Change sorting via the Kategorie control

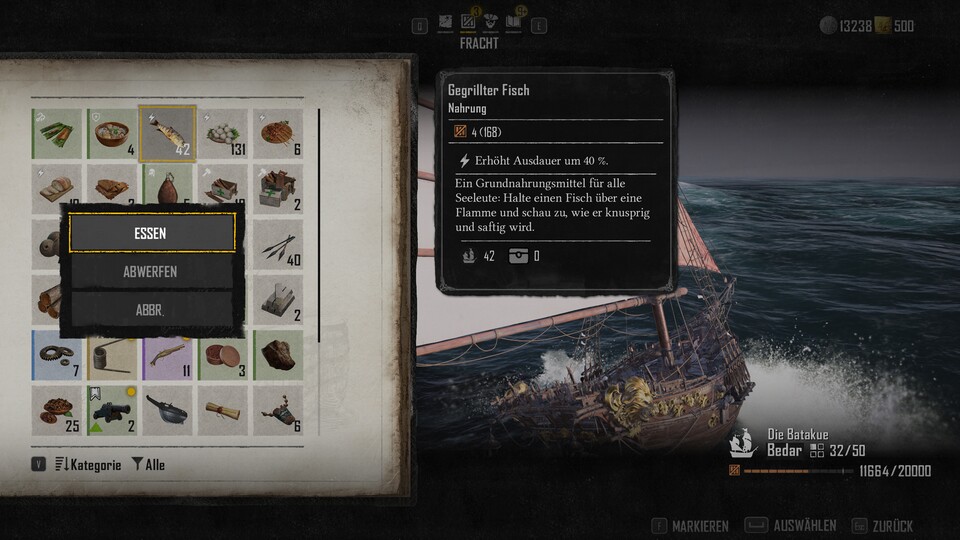click(x=87, y=465)
